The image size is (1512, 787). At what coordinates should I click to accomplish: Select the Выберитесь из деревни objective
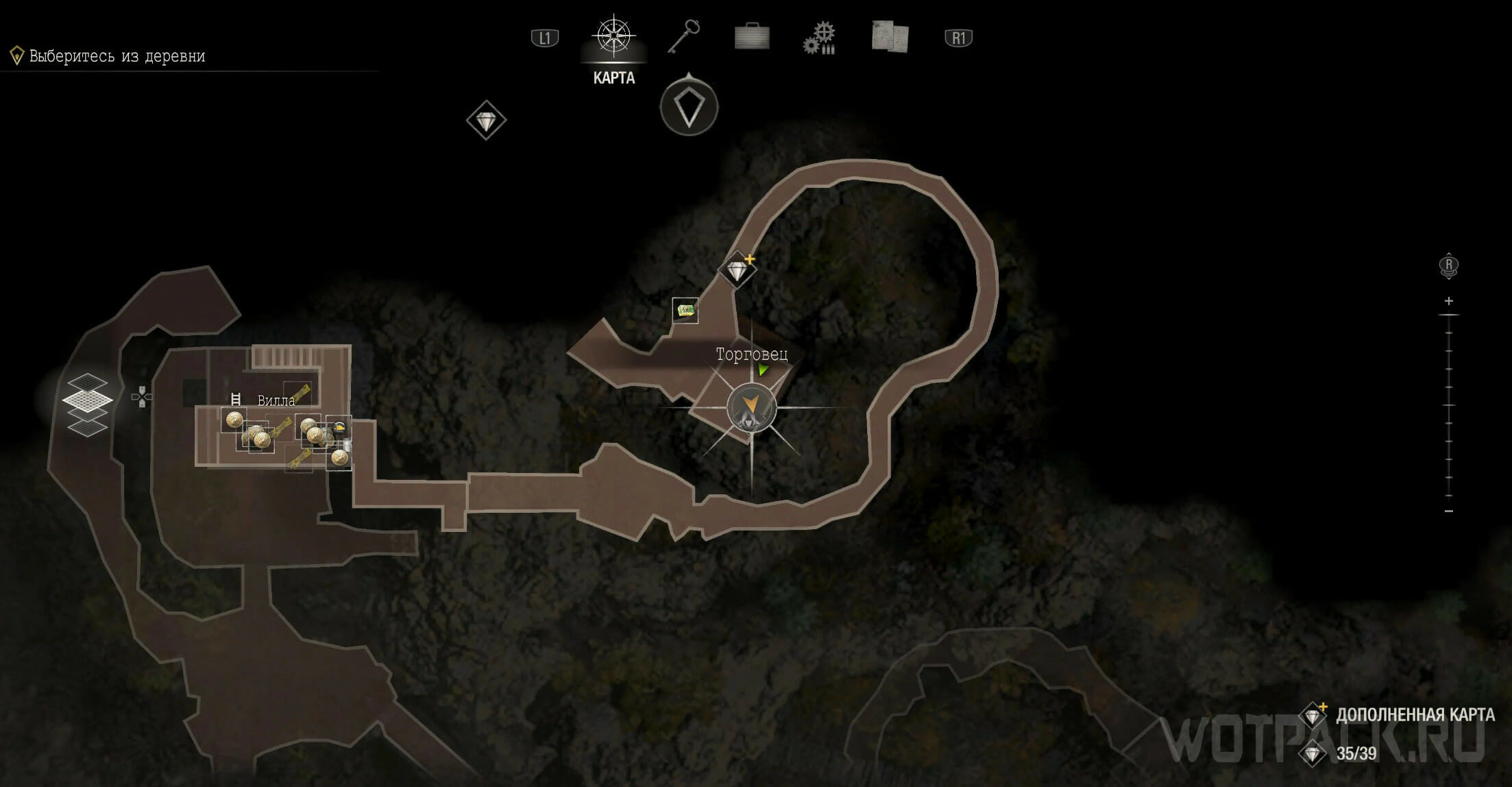coord(117,56)
